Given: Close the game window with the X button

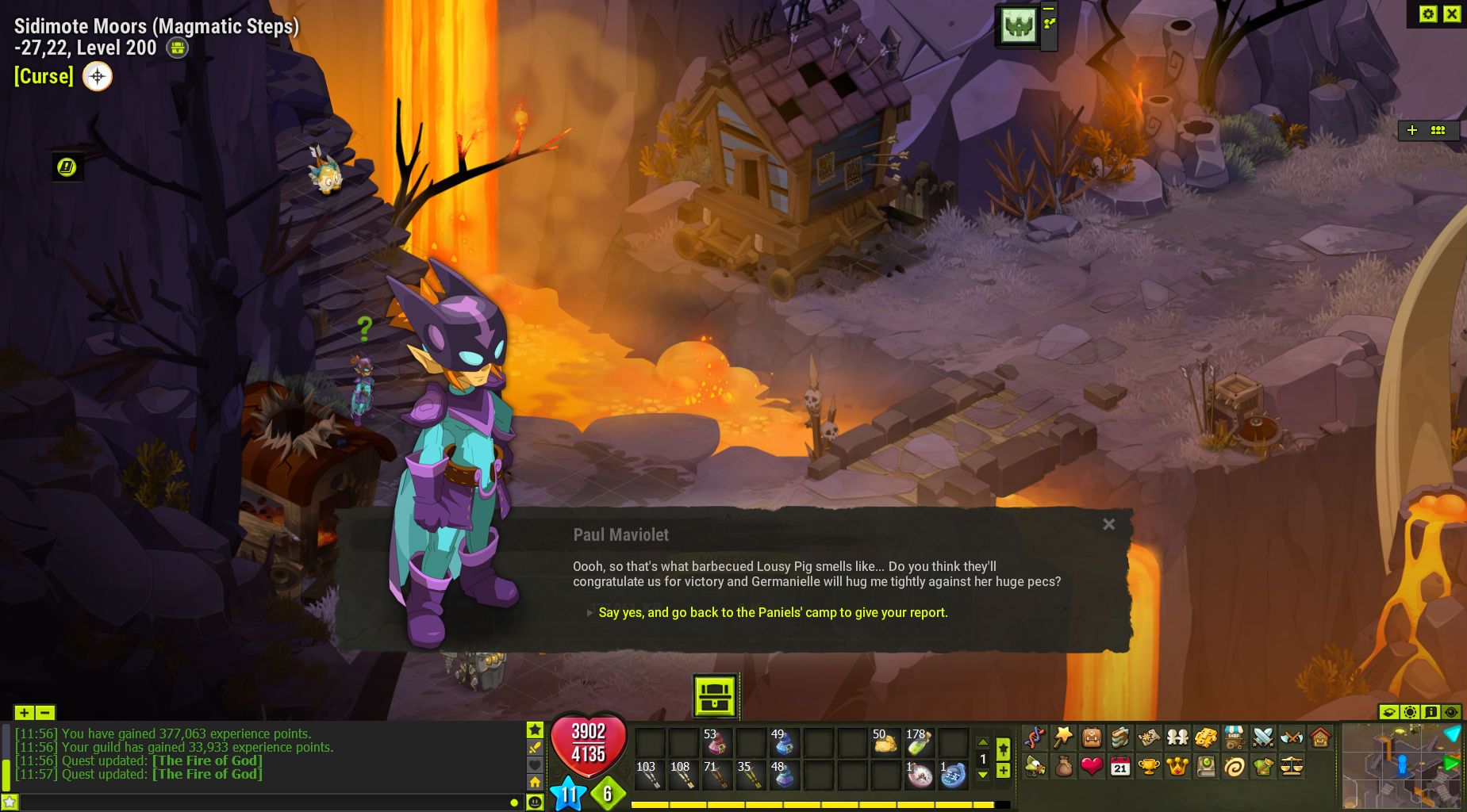Looking at the screenshot, I should tap(1452, 13).
